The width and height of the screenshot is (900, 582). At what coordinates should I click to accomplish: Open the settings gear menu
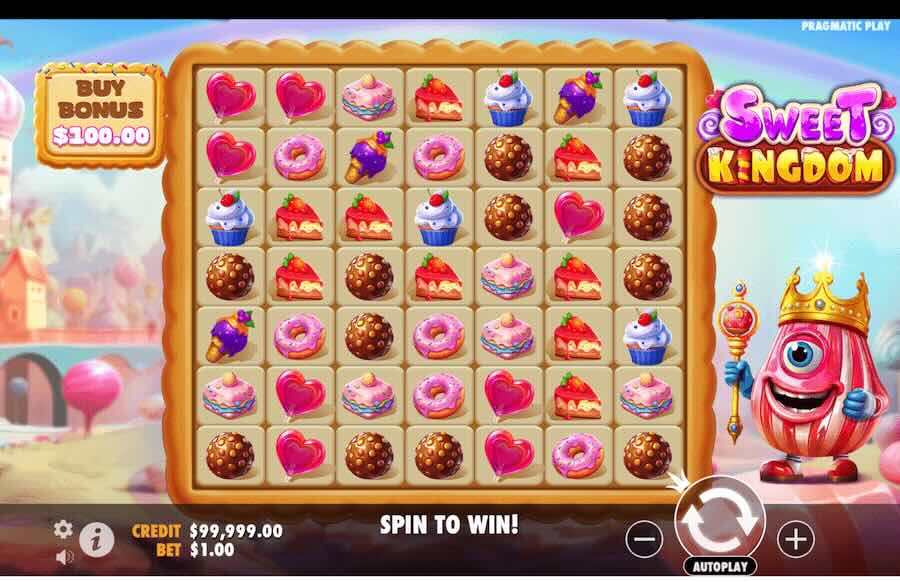click(63, 529)
